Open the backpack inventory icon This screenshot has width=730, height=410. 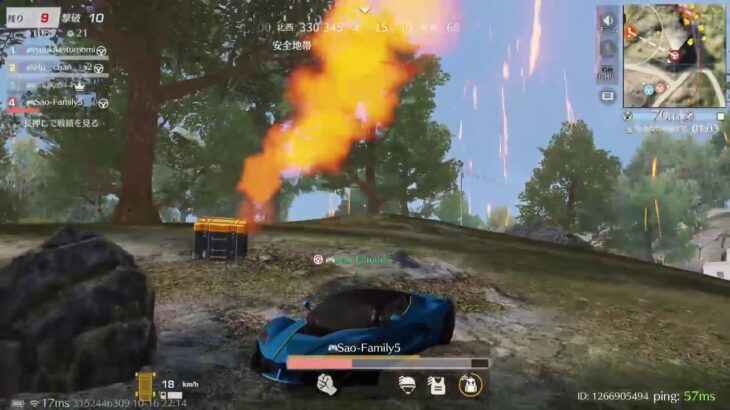[x=469, y=384]
